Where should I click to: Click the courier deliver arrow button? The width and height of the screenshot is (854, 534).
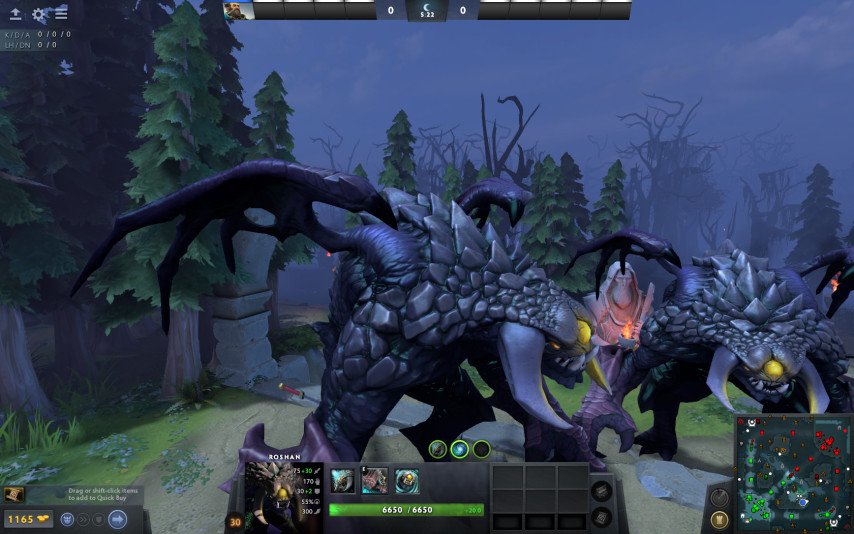117,519
